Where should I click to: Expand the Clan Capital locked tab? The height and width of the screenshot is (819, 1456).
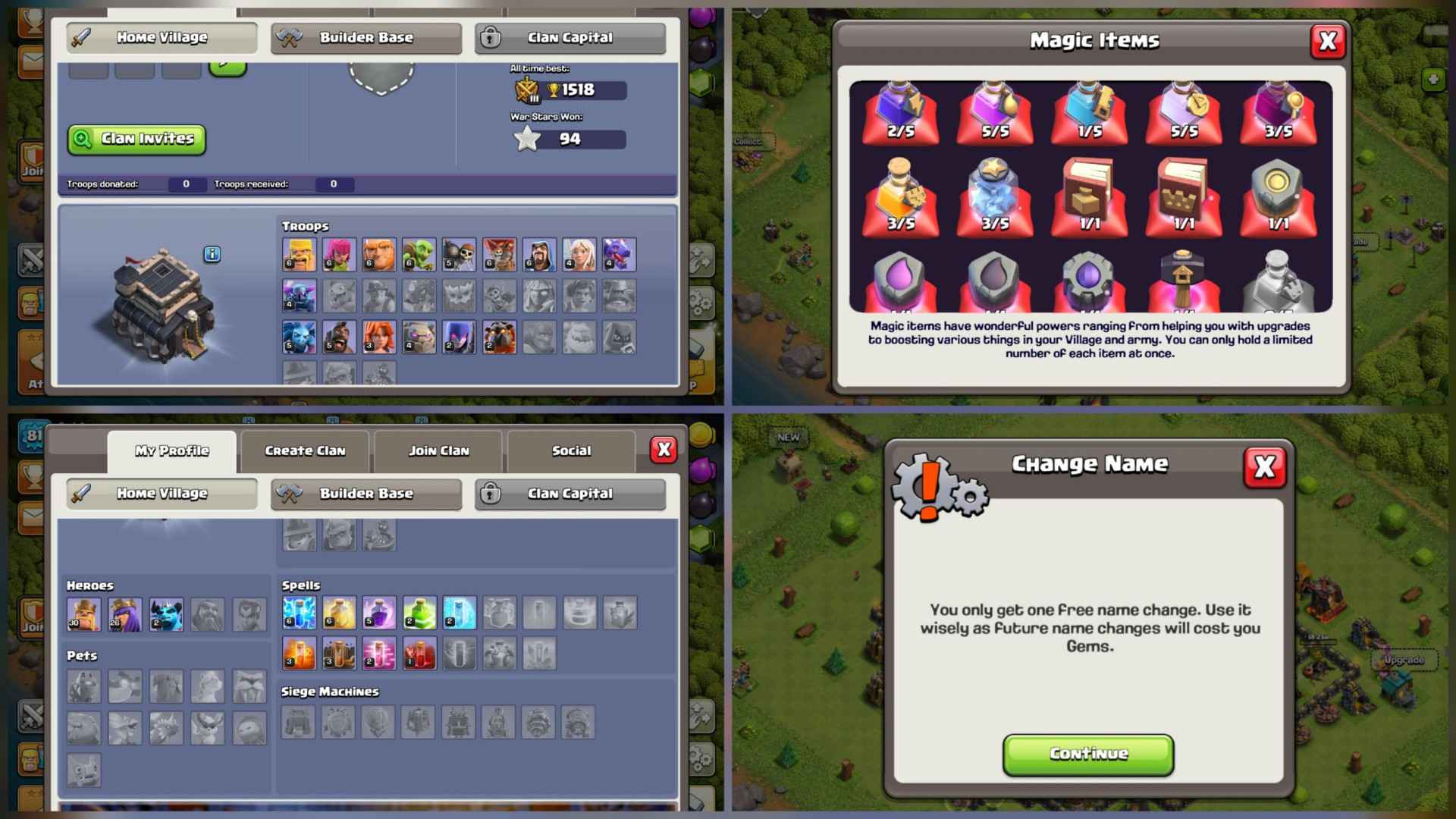(570, 38)
